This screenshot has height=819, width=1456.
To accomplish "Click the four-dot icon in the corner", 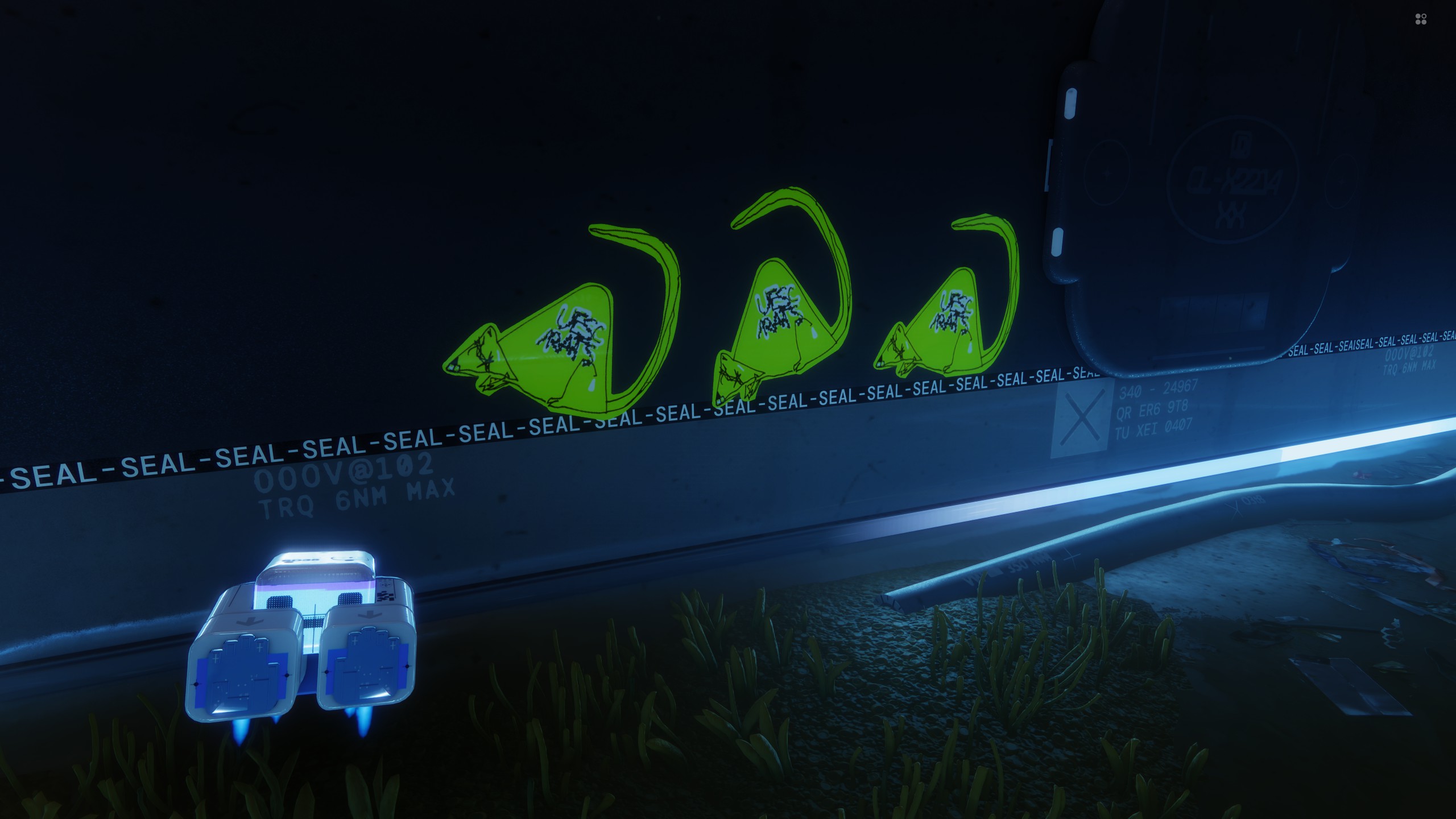I will [1420, 20].
